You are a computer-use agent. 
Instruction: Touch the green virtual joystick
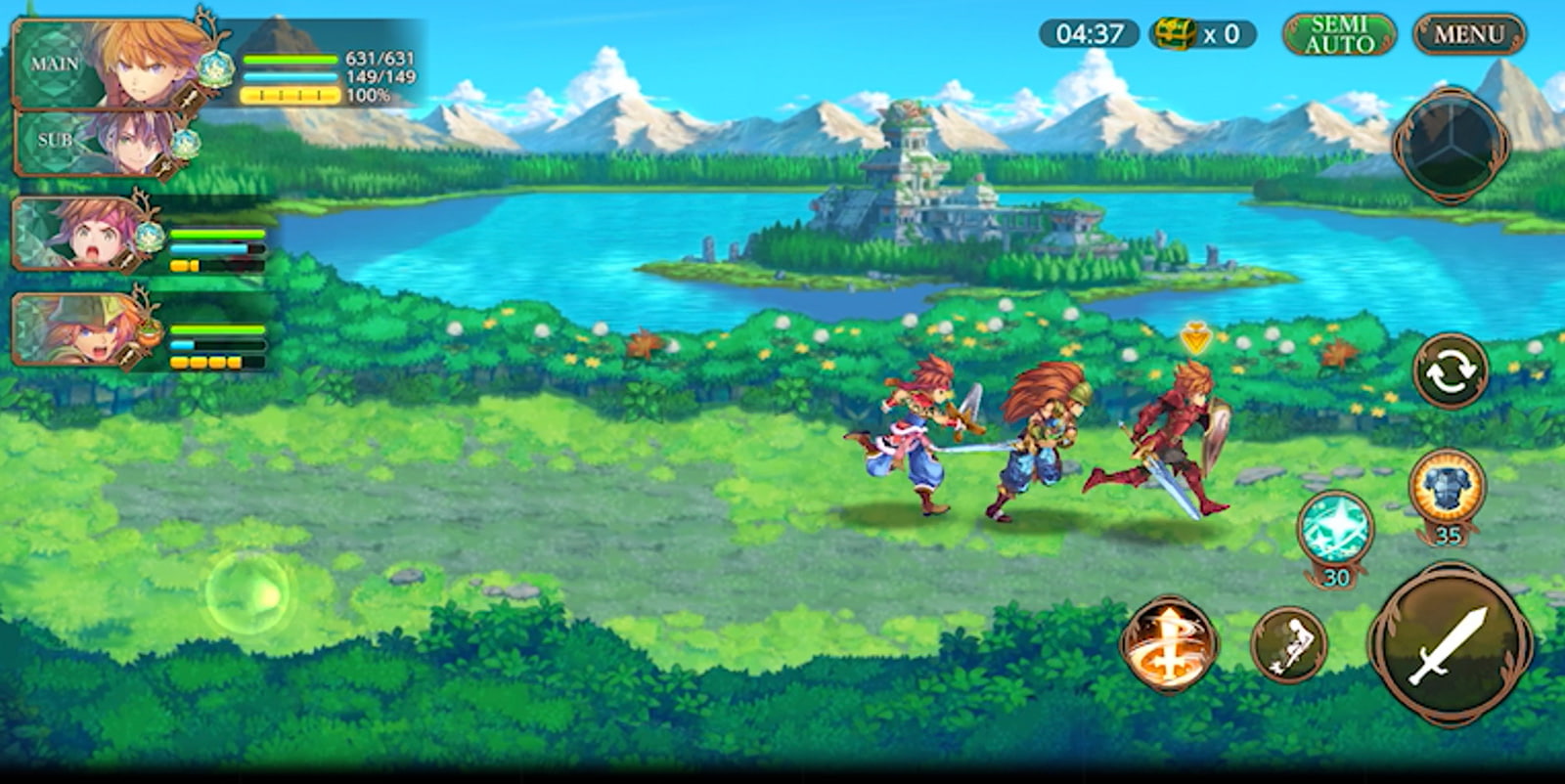click(x=248, y=592)
